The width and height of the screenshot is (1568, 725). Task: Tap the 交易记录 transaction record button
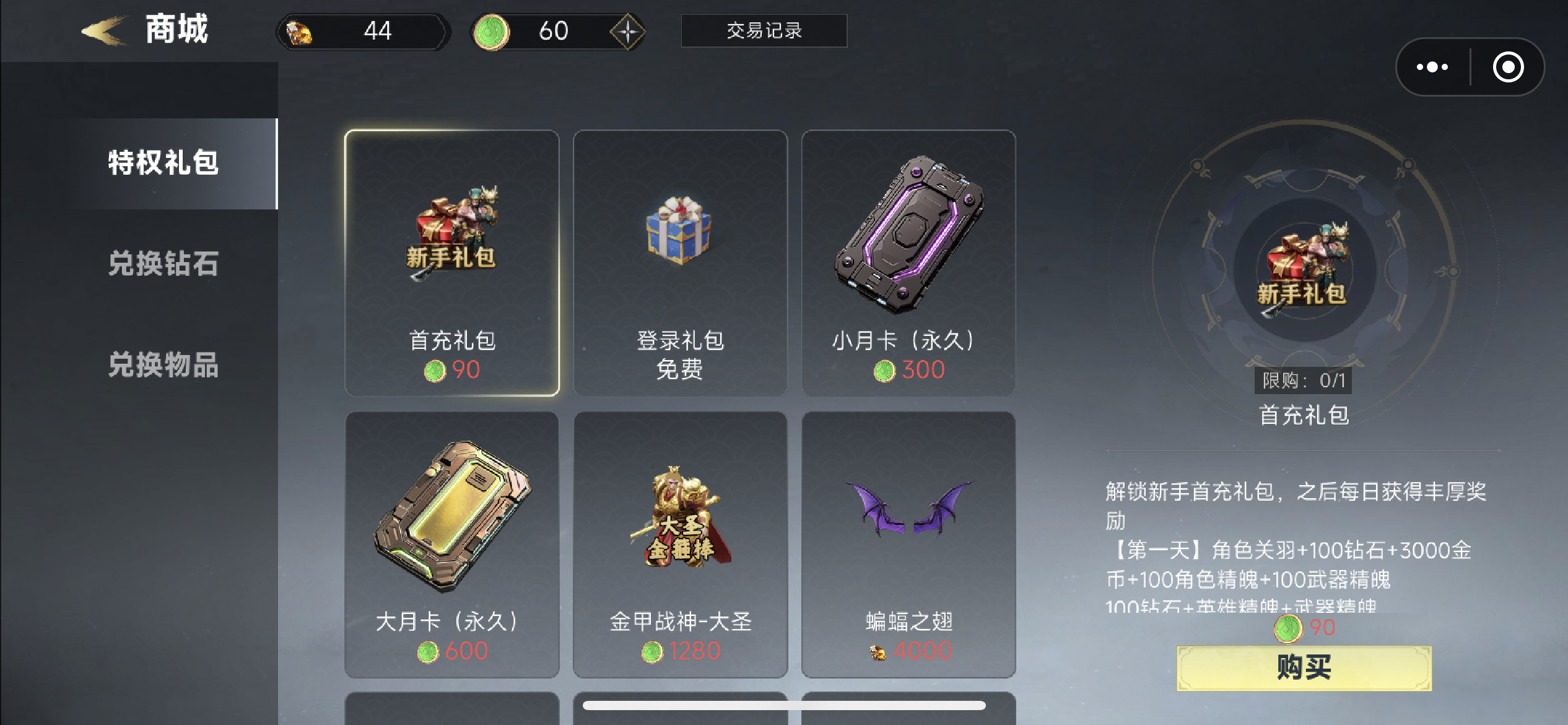pyautogui.click(x=764, y=31)
